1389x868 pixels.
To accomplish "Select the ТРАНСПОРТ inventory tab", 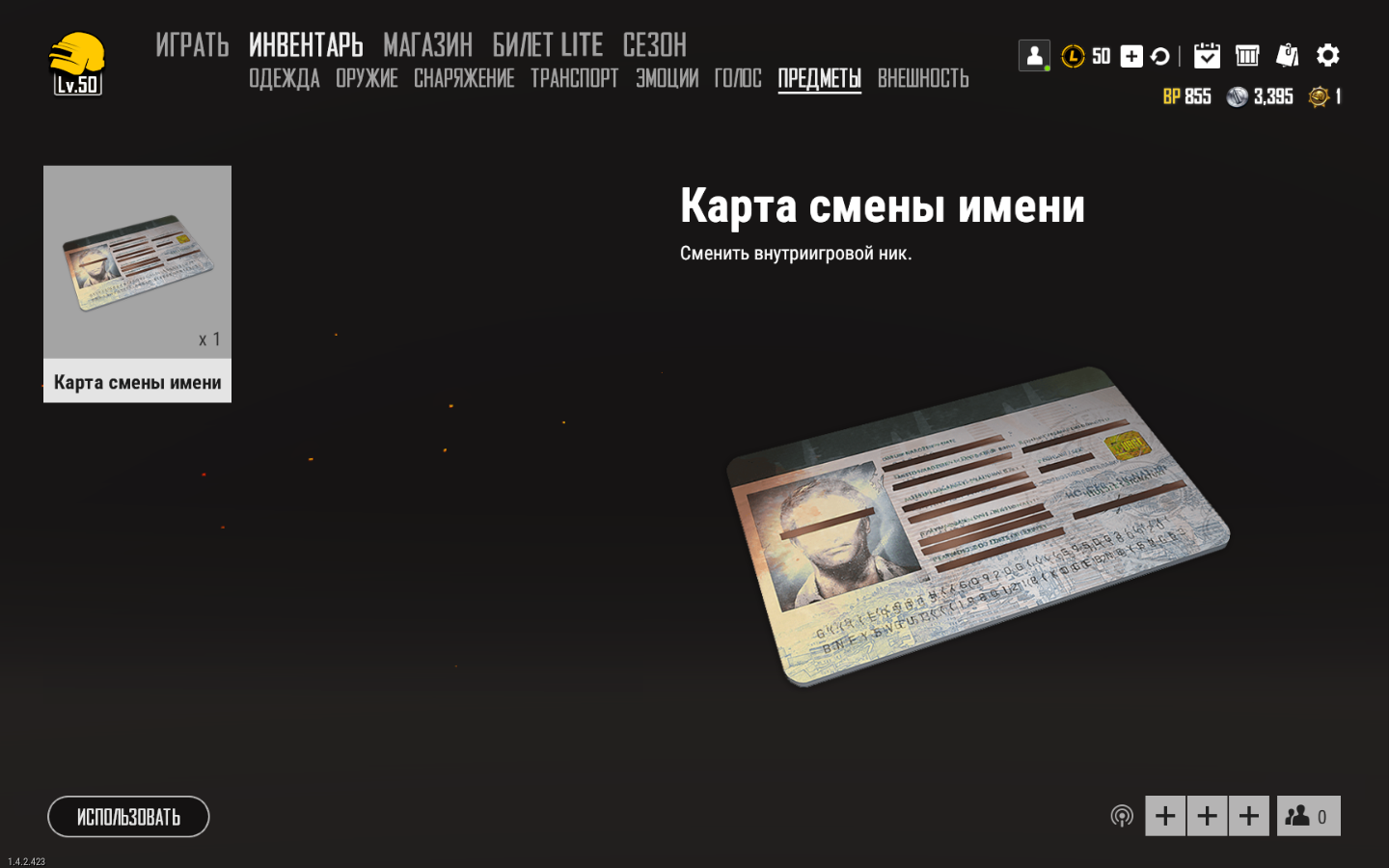I will coord(574,78).
